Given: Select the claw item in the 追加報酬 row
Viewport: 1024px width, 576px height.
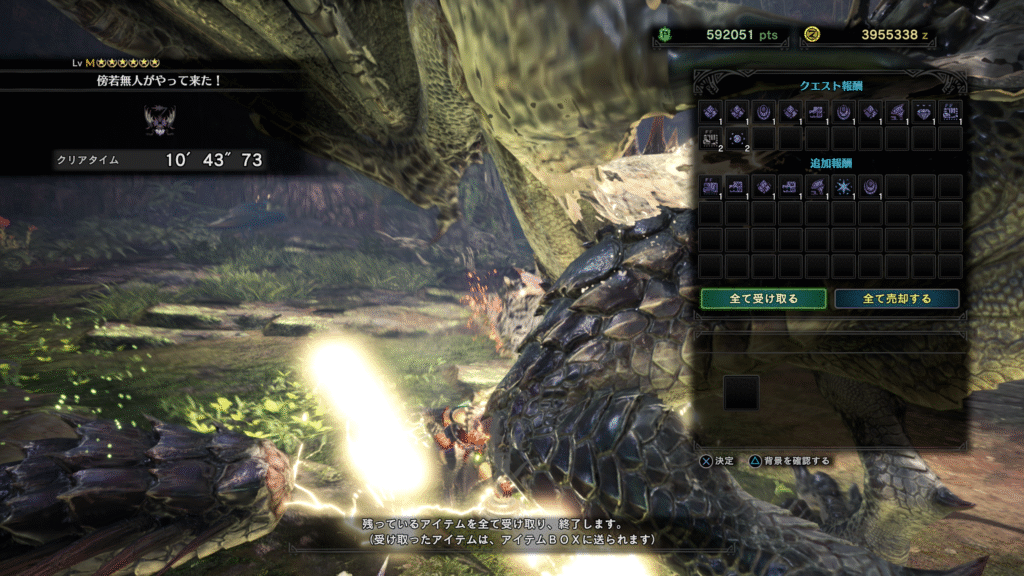Looking at the screenshot, I should [x=817, y=186].
